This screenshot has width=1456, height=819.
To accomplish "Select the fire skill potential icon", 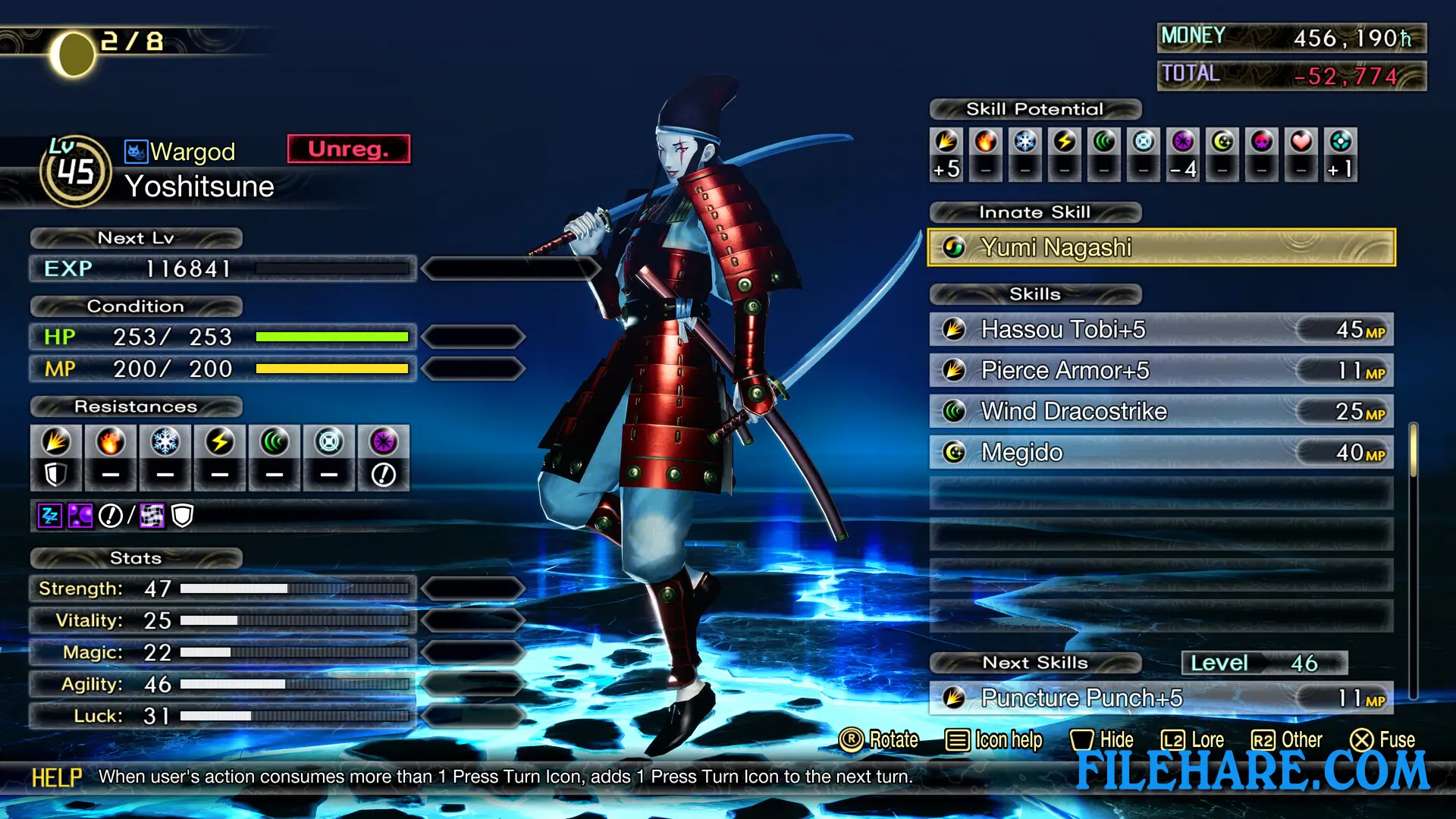I will pos(986,142).
